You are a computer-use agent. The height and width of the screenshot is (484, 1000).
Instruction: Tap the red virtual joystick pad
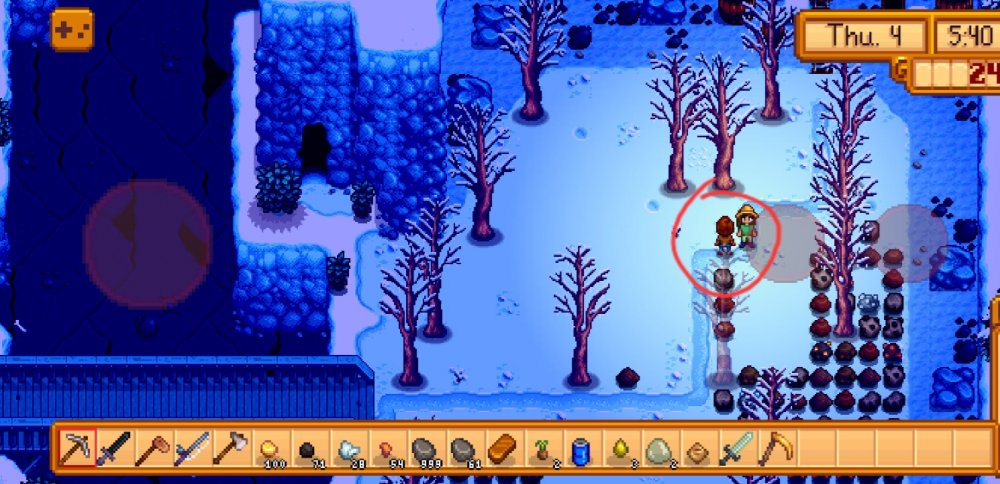(x=147, y=244)
